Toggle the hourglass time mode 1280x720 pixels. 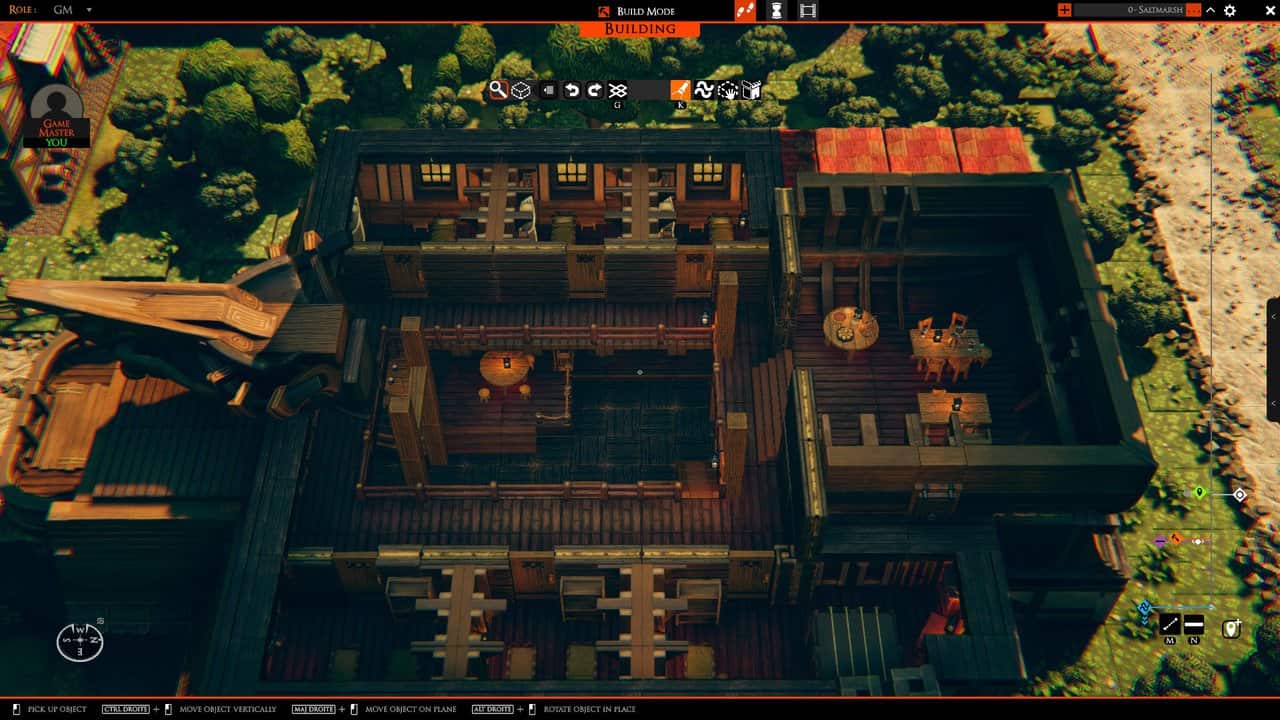click(x=777, y=11)
